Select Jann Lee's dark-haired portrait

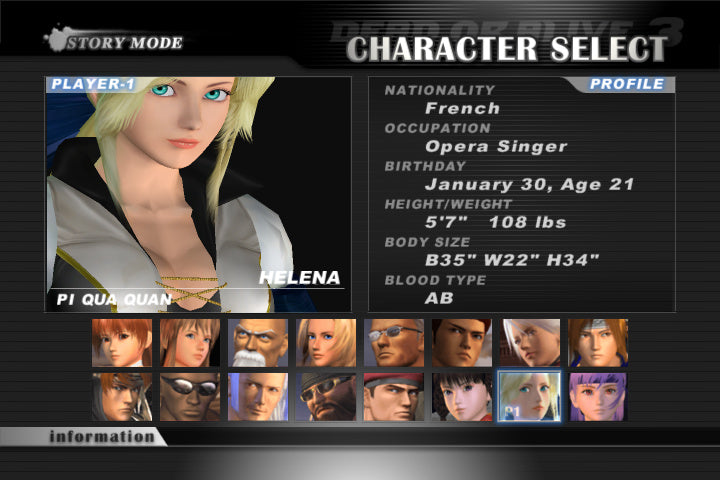[x=462, y=343]
